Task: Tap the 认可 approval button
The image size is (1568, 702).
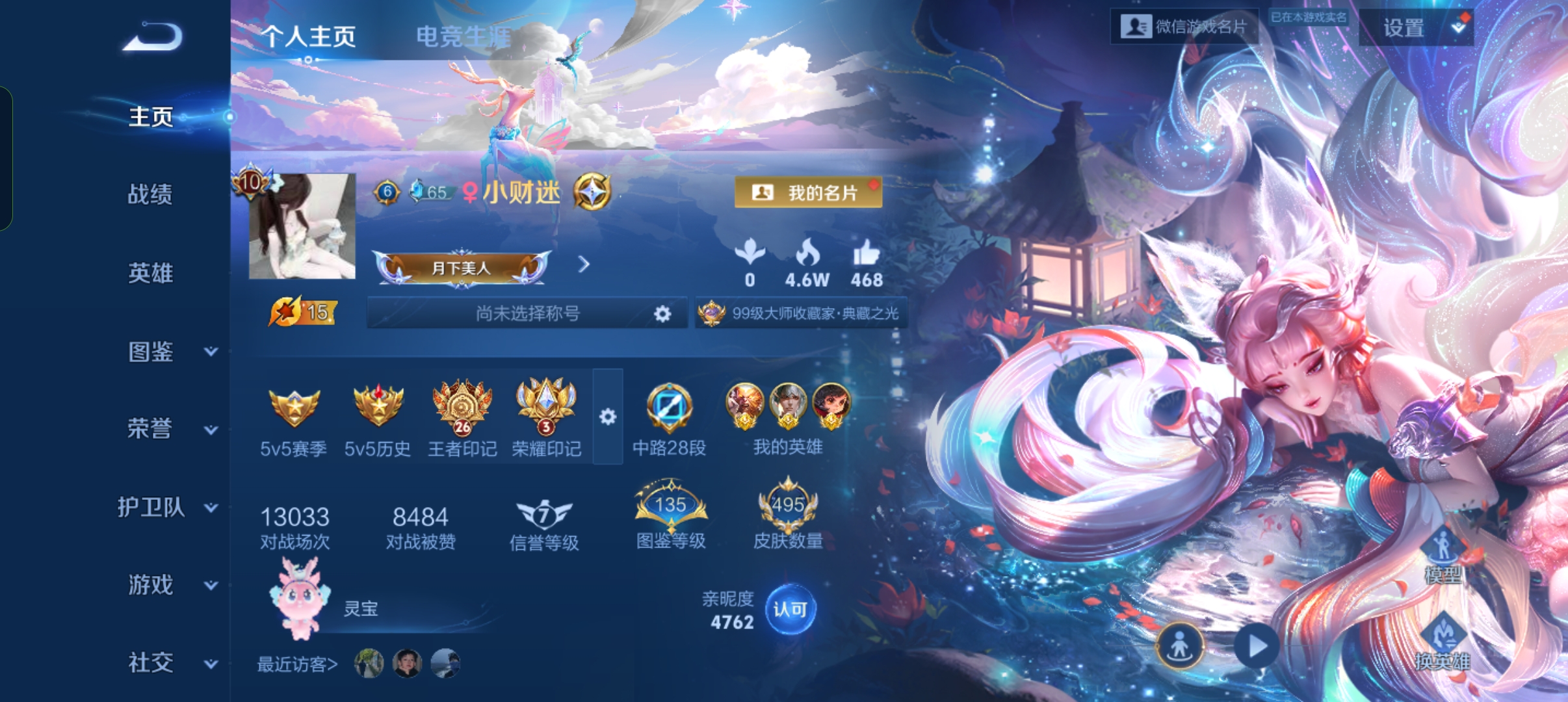Action: [x=790, y=609]
